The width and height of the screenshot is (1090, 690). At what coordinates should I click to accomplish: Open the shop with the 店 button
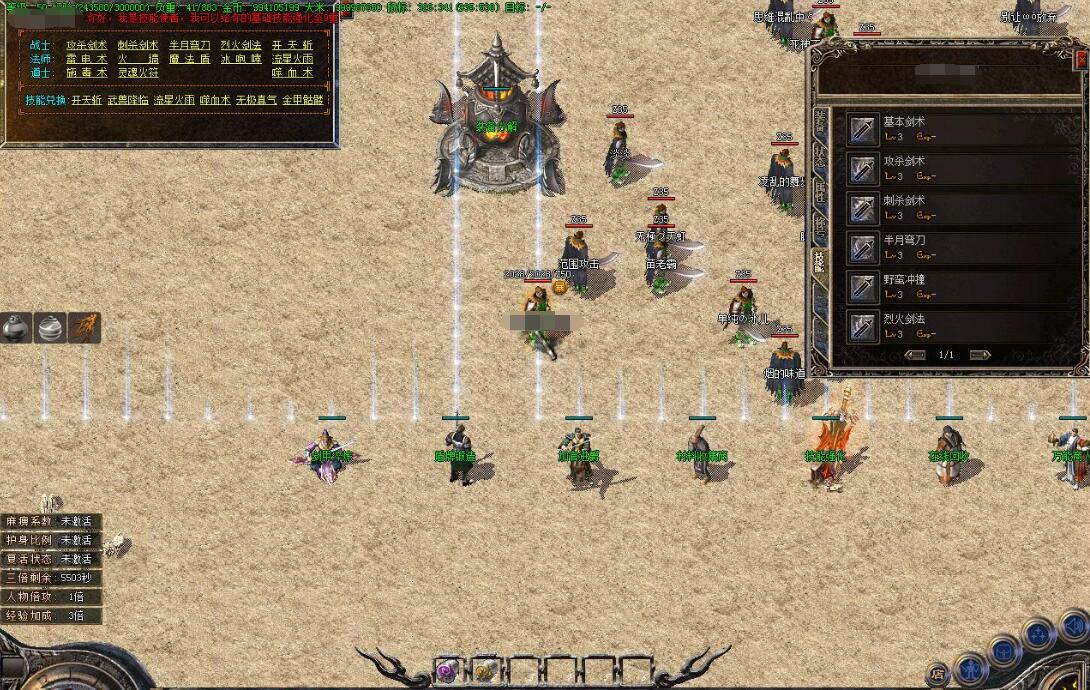[938, 674]
